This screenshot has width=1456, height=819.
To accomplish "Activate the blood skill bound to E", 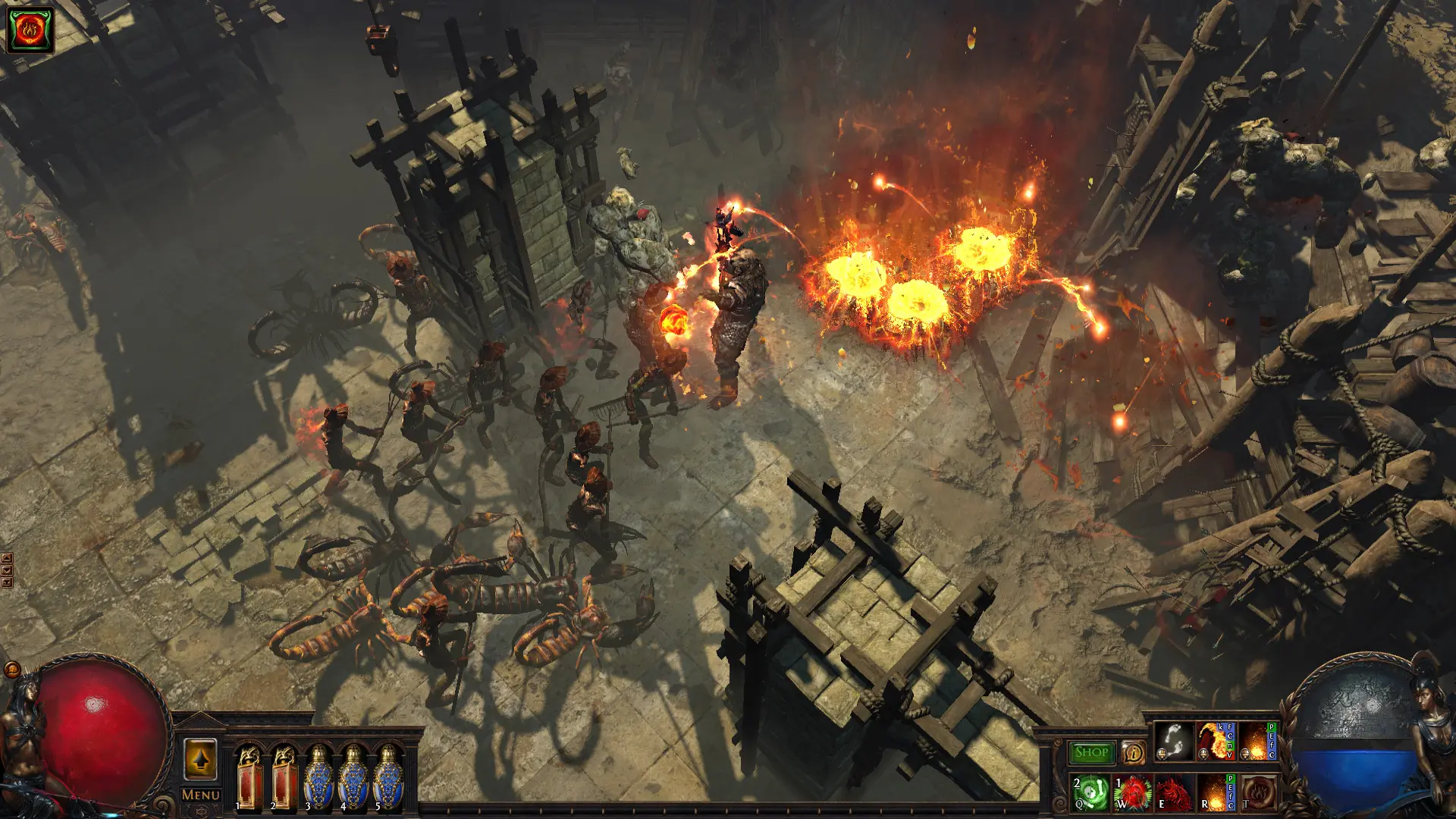I will [1174, 794].
